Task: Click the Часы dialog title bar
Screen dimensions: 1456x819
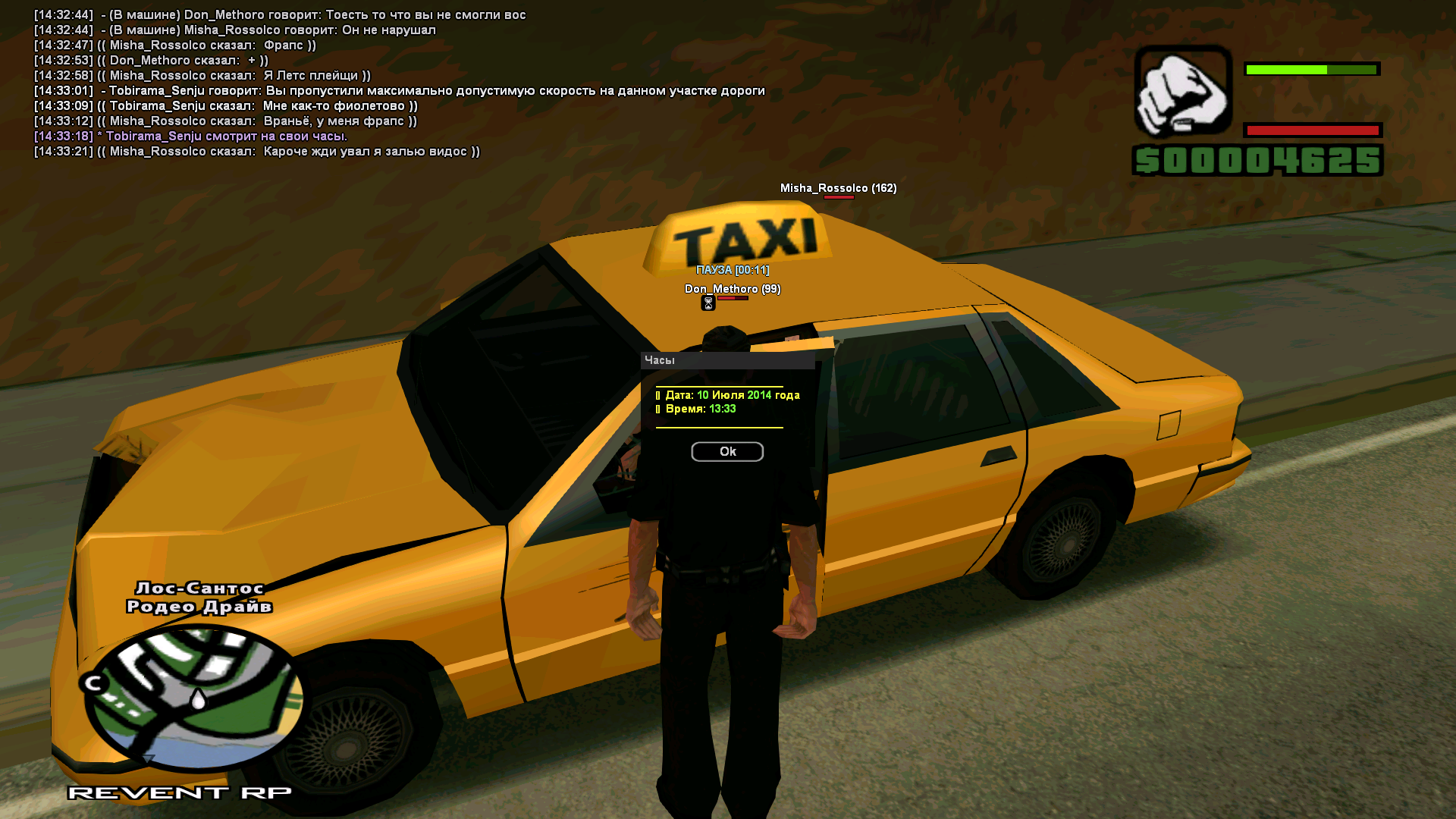Action: coord(727,360)
